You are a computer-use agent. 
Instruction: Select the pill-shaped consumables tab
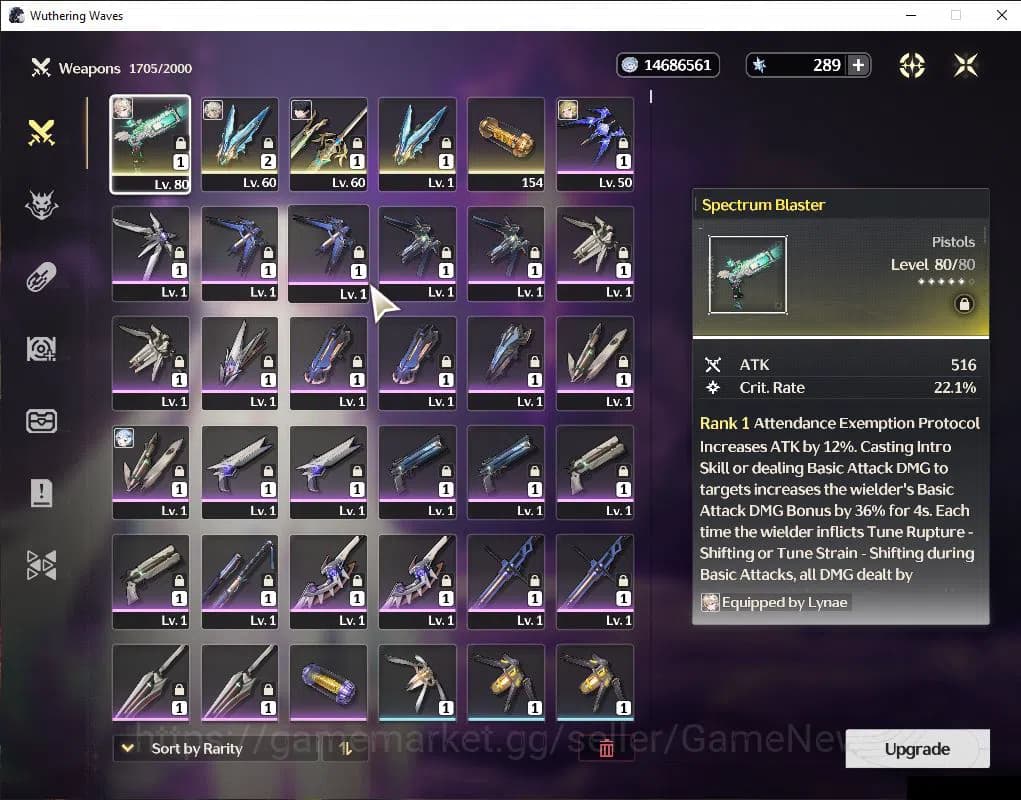click(41, 277)
